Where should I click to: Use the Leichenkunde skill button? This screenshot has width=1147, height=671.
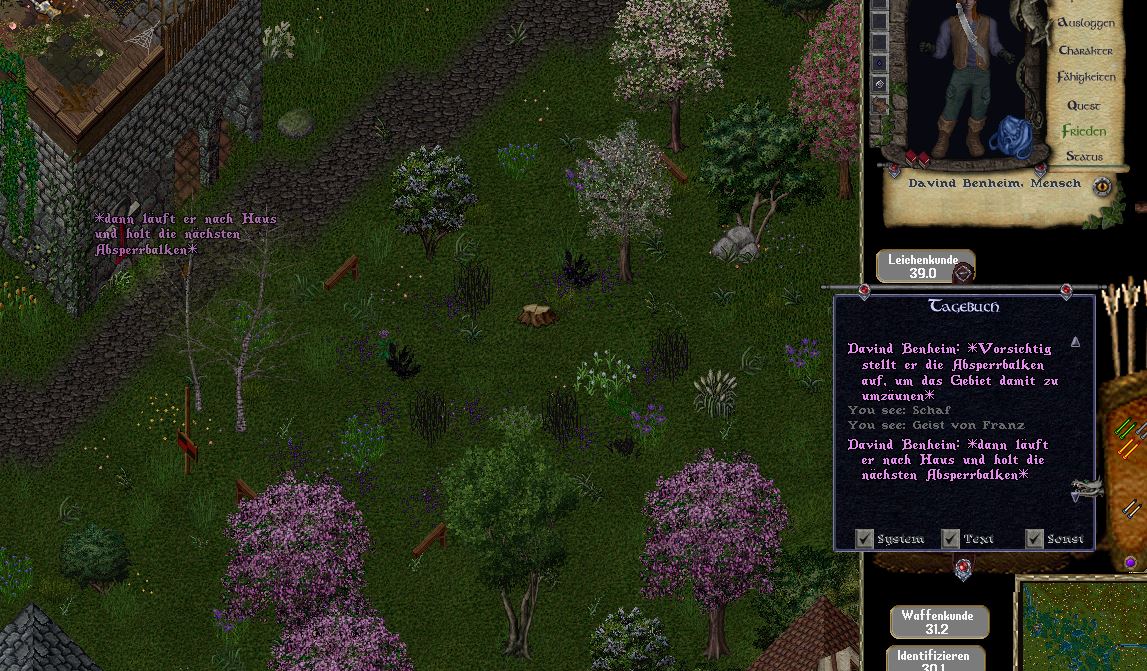tap(923, 266)
